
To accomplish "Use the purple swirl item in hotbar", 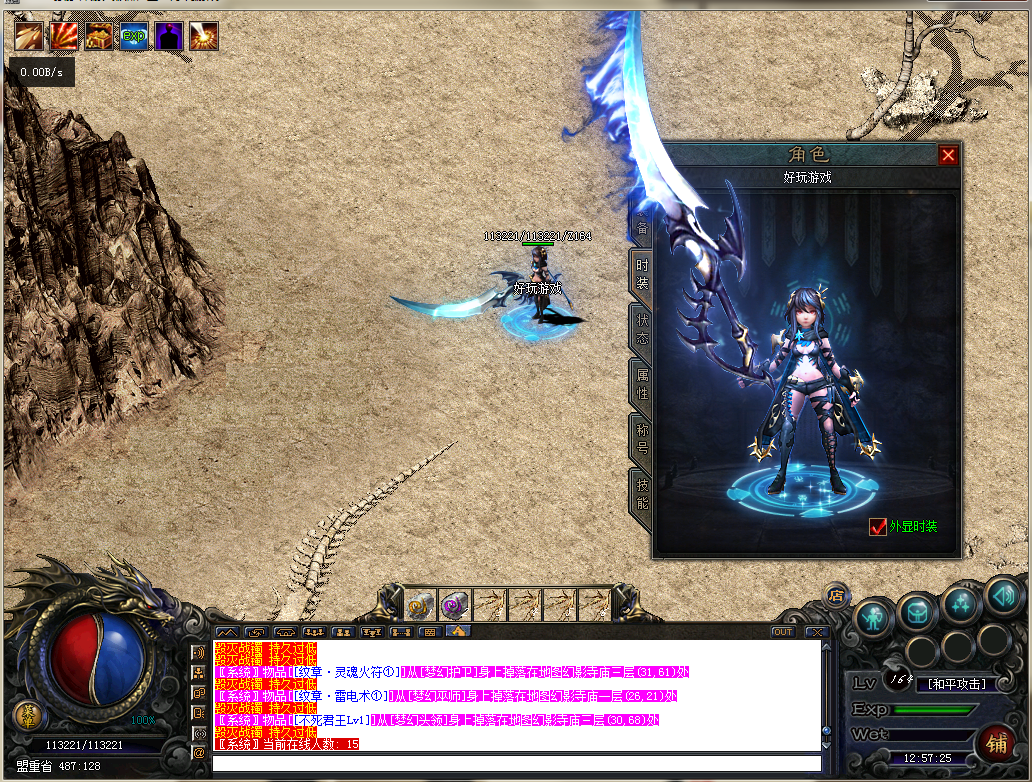I will (x=454, y=604).
